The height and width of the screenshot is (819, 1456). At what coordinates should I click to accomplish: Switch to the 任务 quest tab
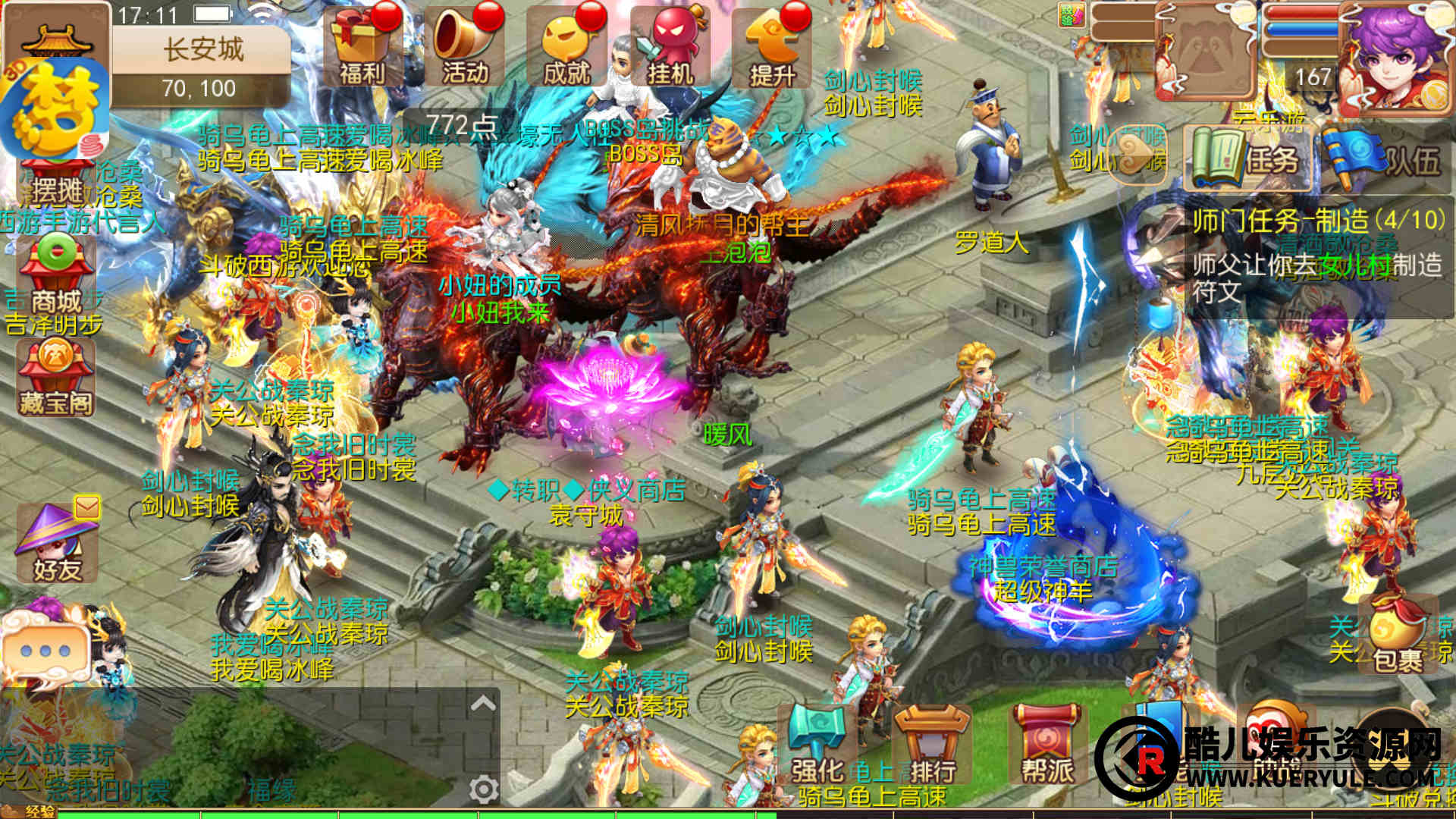click(x=1247, y=159)
